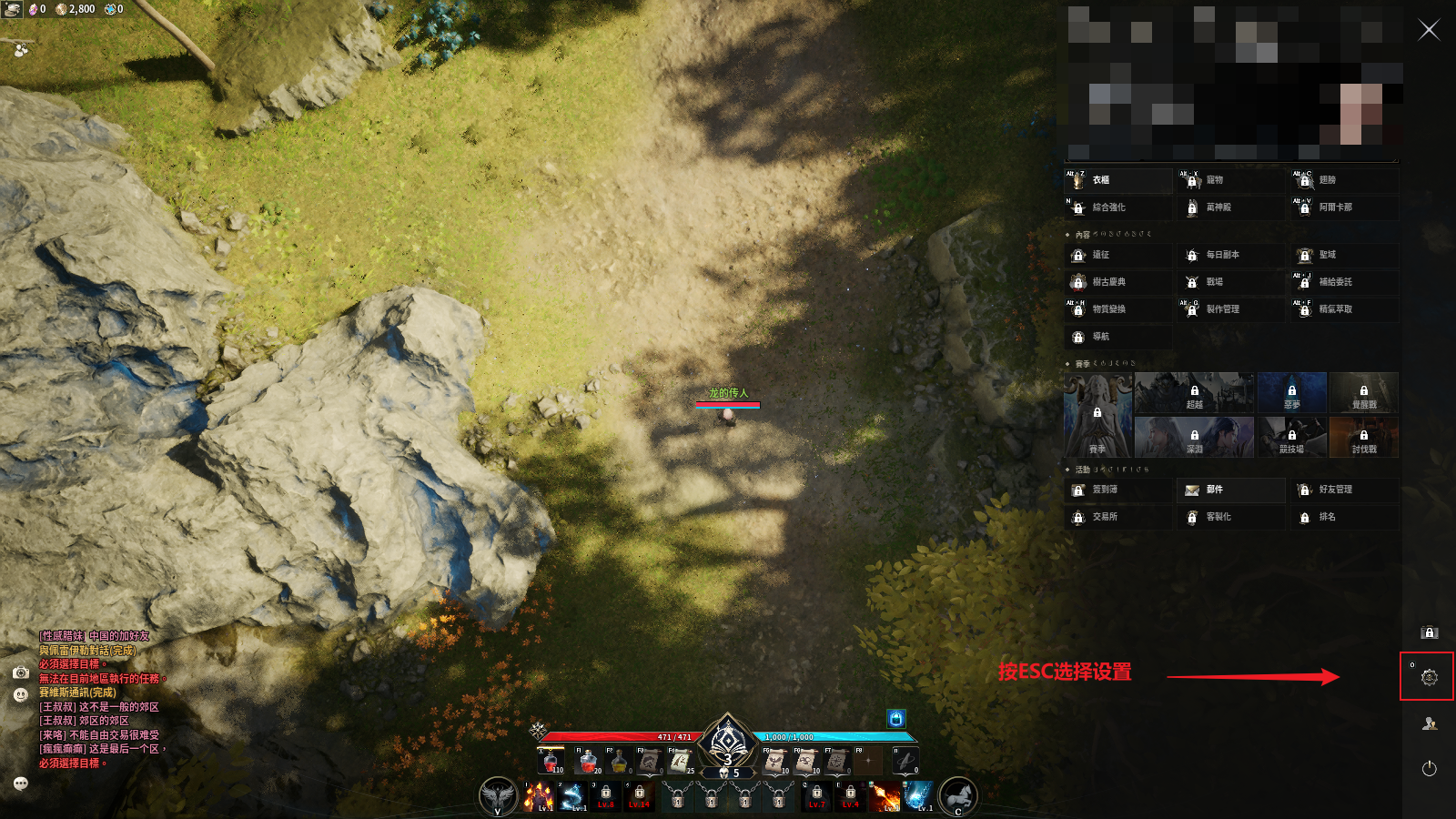Viewport: 1456px width, 819px height.
Task: Close the ESC menu with the X
Action: 1429,30
